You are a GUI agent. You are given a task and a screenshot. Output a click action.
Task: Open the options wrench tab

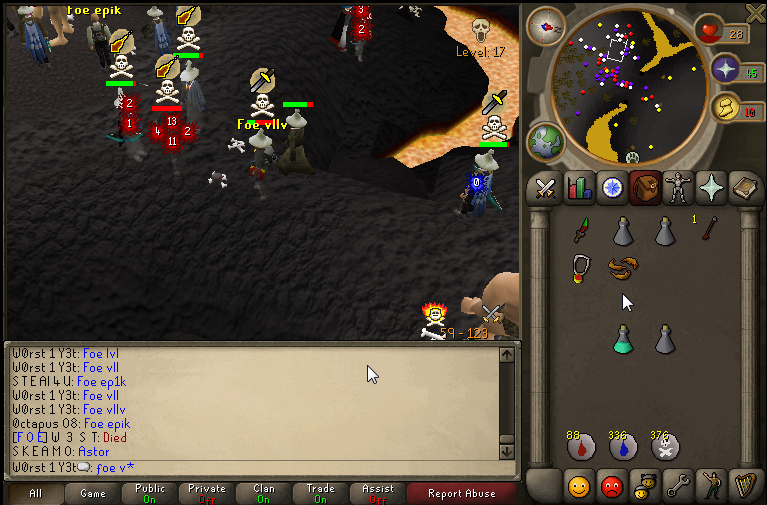(677, 486)
